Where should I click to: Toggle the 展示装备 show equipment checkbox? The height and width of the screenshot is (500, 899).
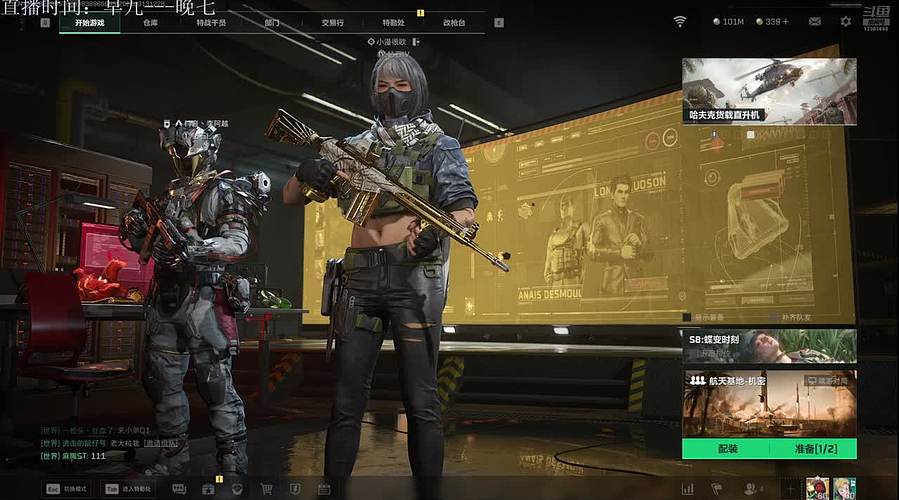click(686, 317)
